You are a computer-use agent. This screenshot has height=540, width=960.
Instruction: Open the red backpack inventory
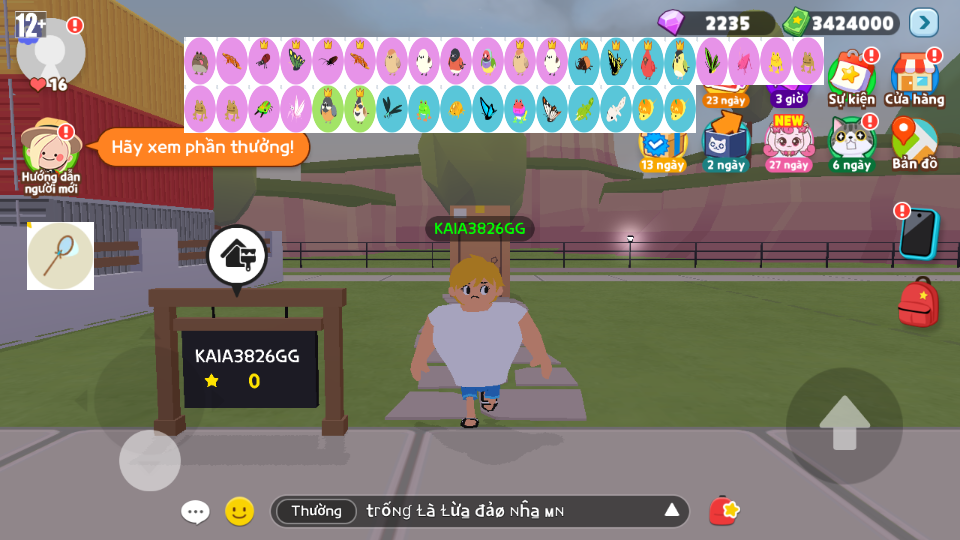(918, 304)
